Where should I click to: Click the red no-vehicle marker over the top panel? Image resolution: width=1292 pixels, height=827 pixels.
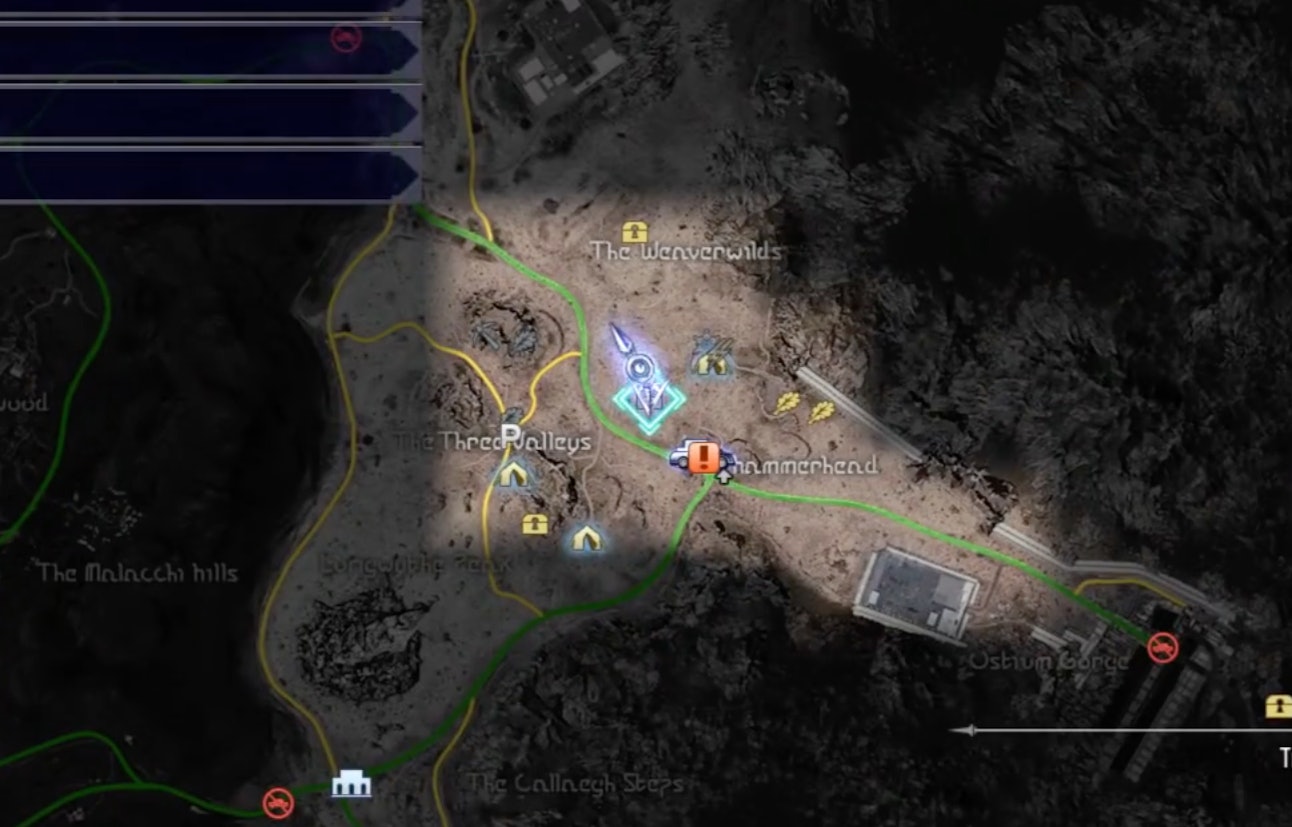(x=346, y=39)
